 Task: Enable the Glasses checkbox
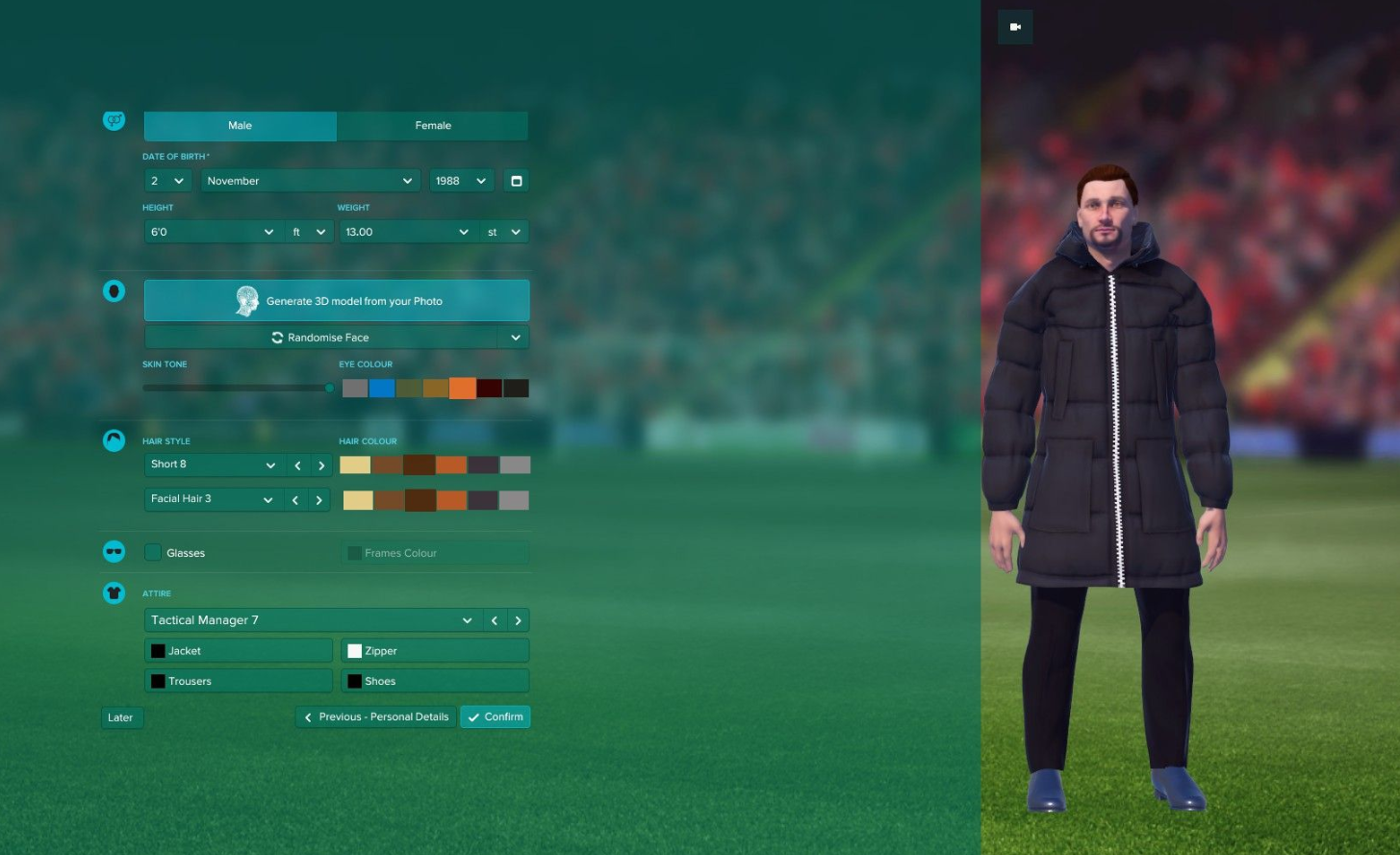(152, 552)
